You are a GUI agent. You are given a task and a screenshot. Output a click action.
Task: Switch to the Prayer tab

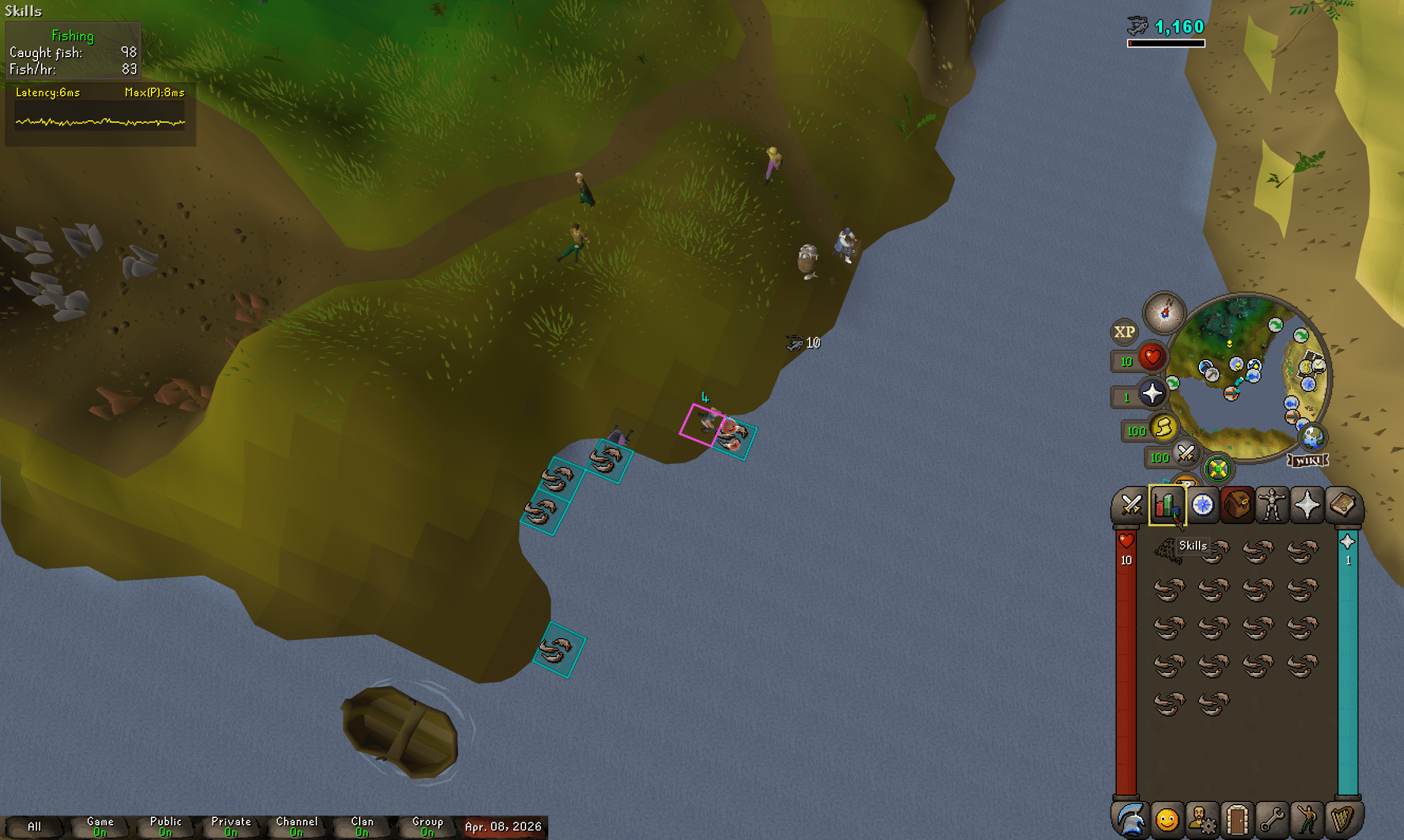pos(1307,506)
